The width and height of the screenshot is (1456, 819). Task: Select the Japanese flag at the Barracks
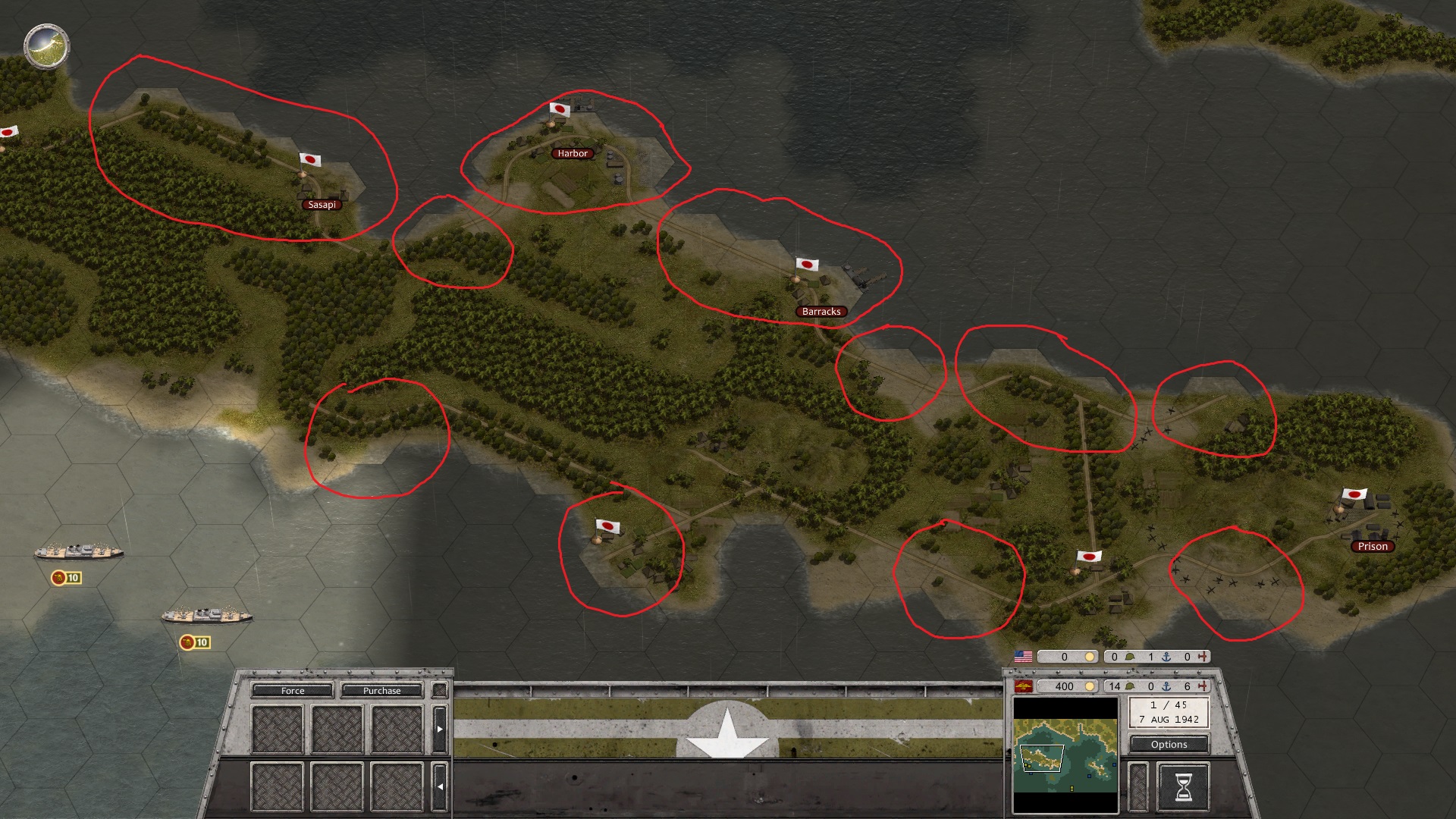coord(807,265)
